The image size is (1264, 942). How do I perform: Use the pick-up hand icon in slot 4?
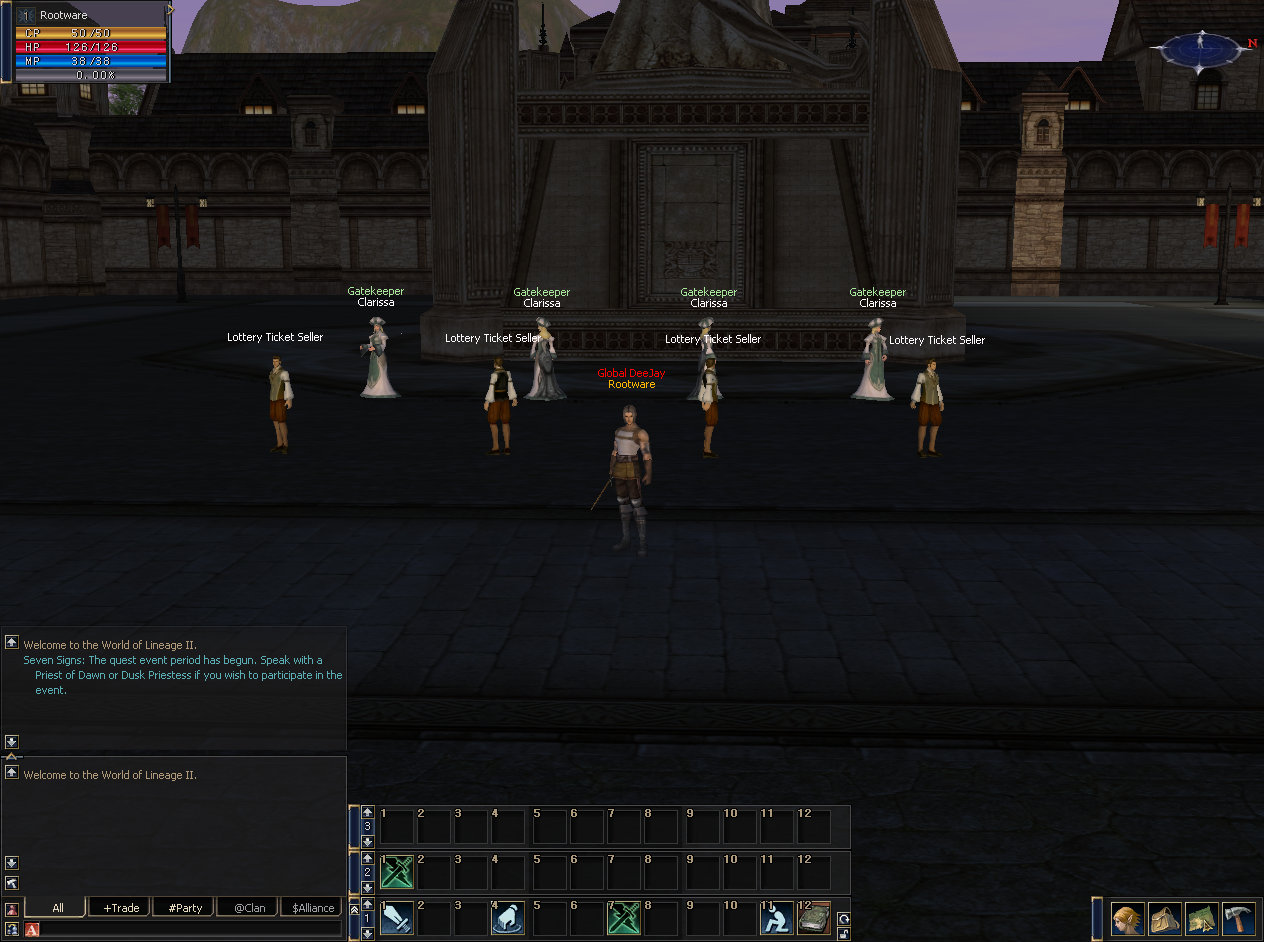pyautogui.click(x=508, y=918)
